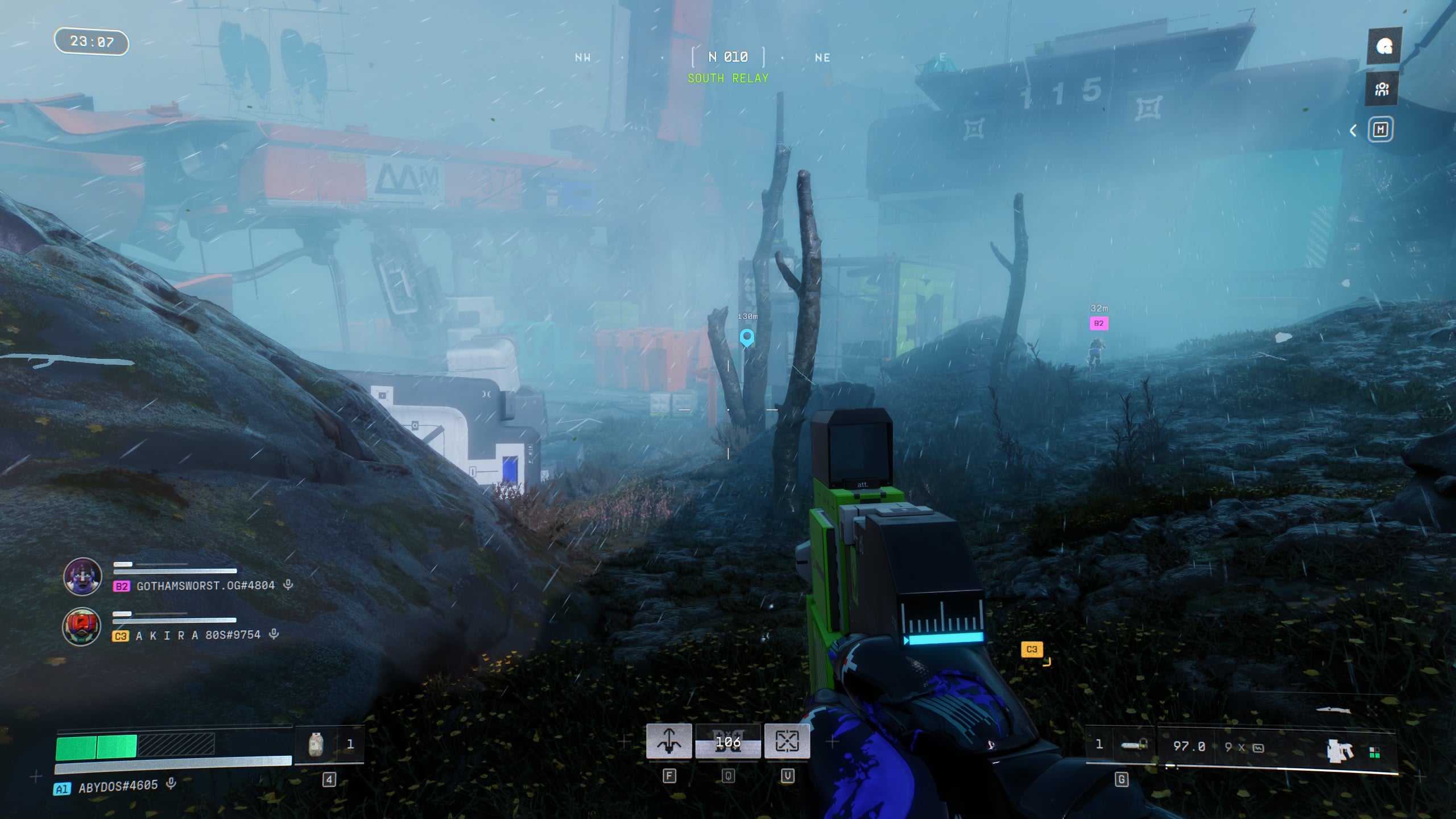The image size is (1456, 819).
Task: Use the consumable item in slot 4
Action: 316,744
